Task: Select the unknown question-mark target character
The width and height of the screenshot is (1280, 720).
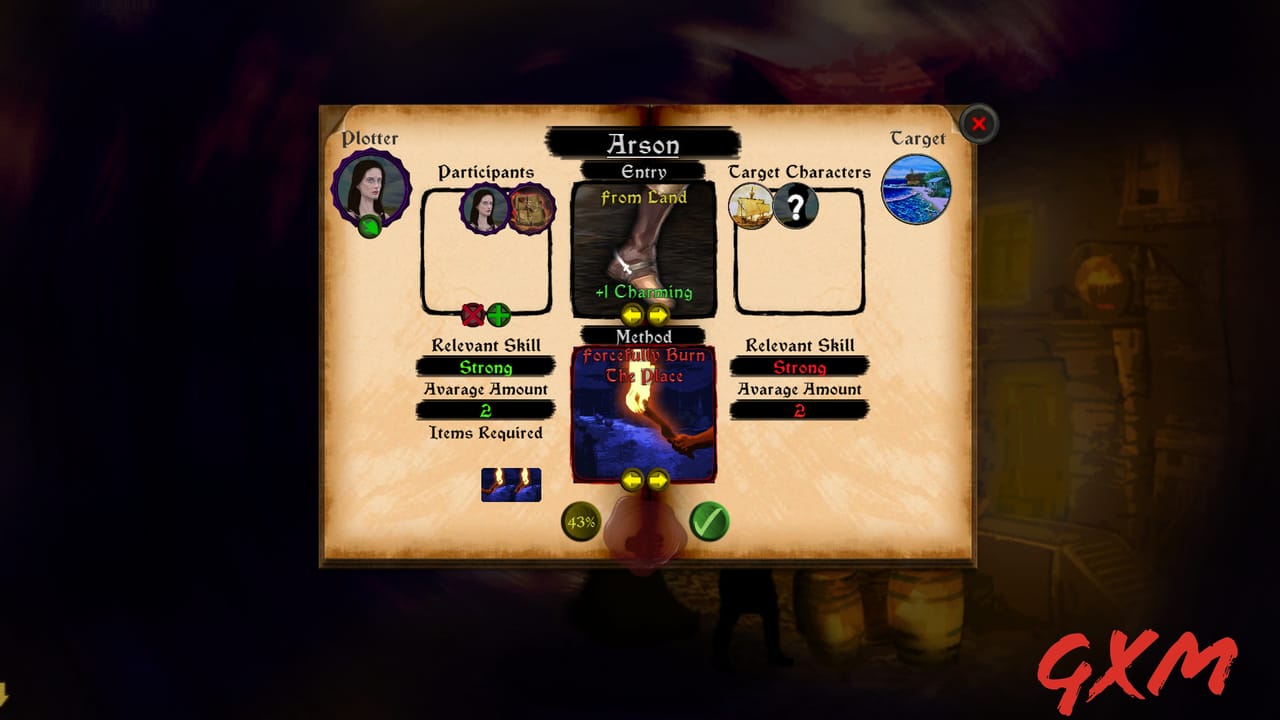Action: [x=795, y=207]
